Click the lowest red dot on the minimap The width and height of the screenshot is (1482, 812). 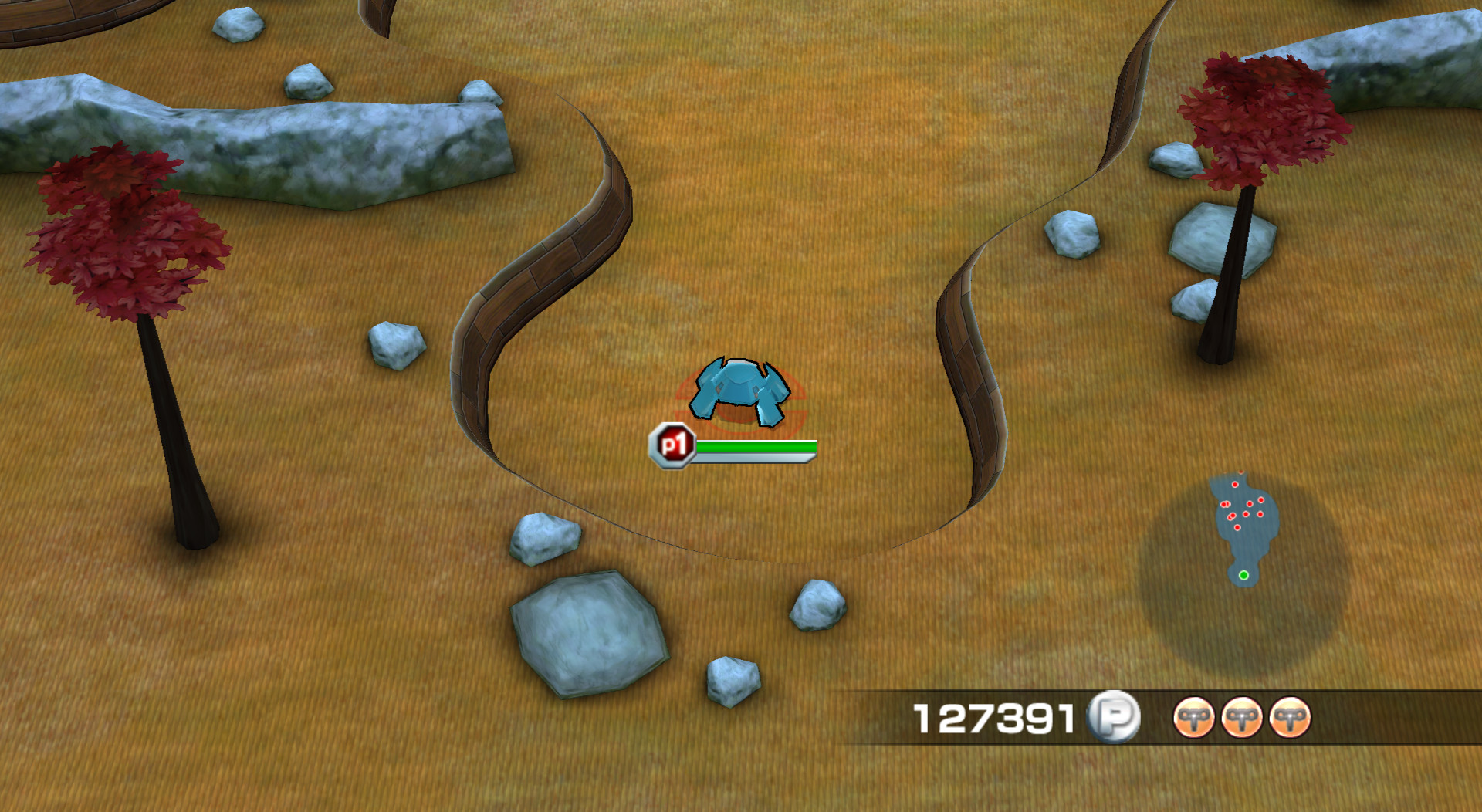coord(1237,528)
